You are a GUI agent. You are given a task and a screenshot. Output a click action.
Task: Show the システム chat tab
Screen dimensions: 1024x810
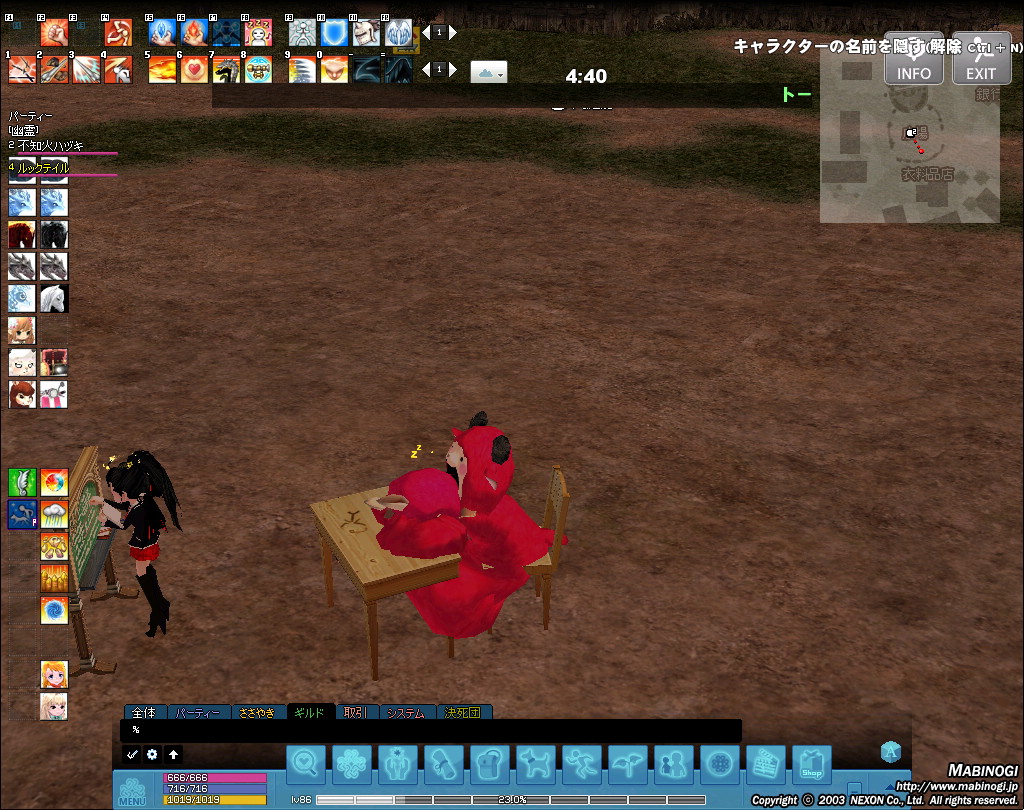coord(406,713)
